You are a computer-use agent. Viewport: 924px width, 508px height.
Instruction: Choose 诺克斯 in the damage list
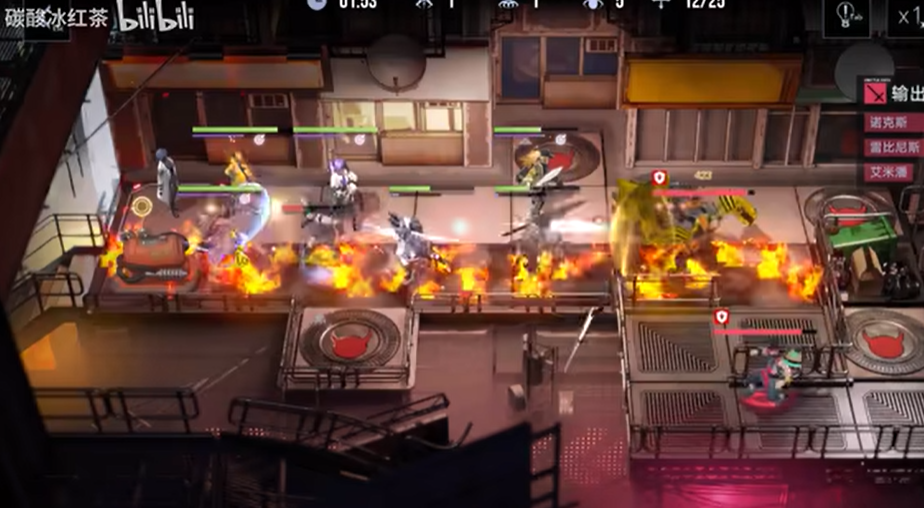tap(893, 123)
